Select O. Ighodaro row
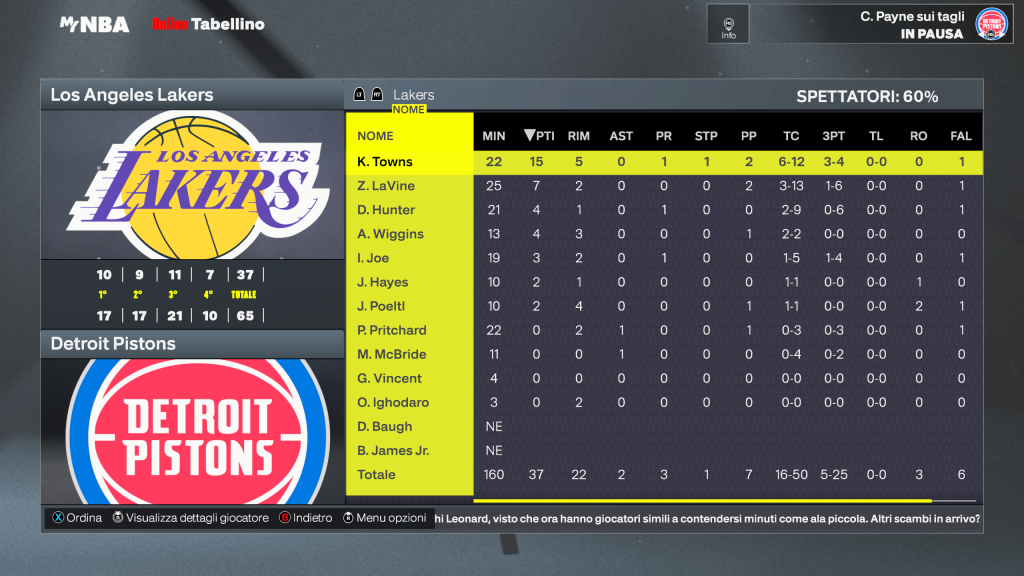The height and width of the screenshot is (576, 1024). [393, 402]
